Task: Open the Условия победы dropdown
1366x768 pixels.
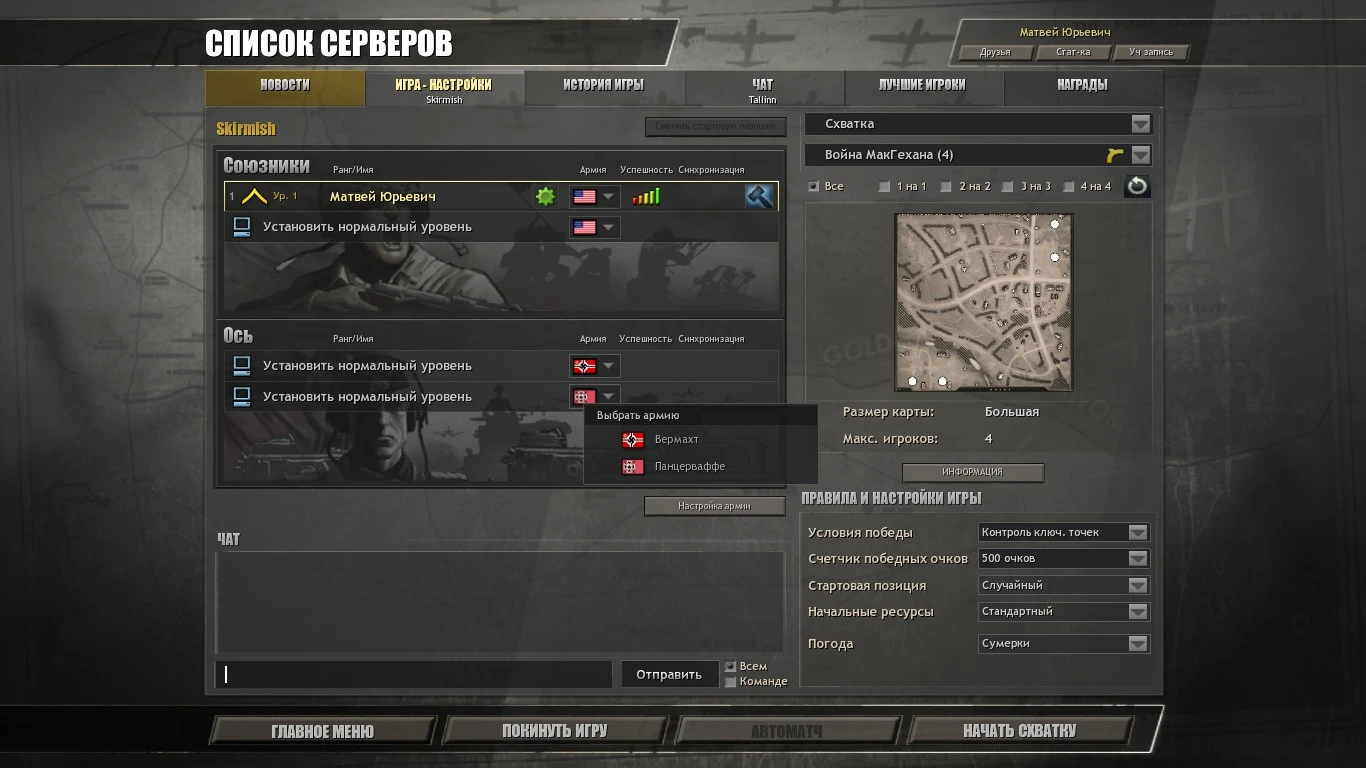Action: coord(1063,532)
